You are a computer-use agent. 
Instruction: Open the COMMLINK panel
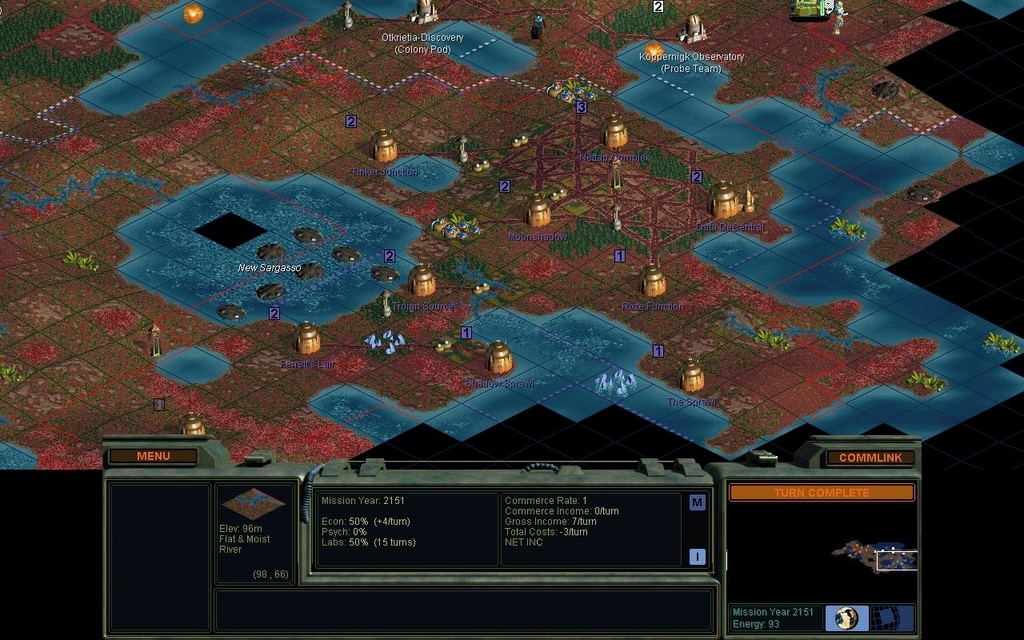pos(870,457)
